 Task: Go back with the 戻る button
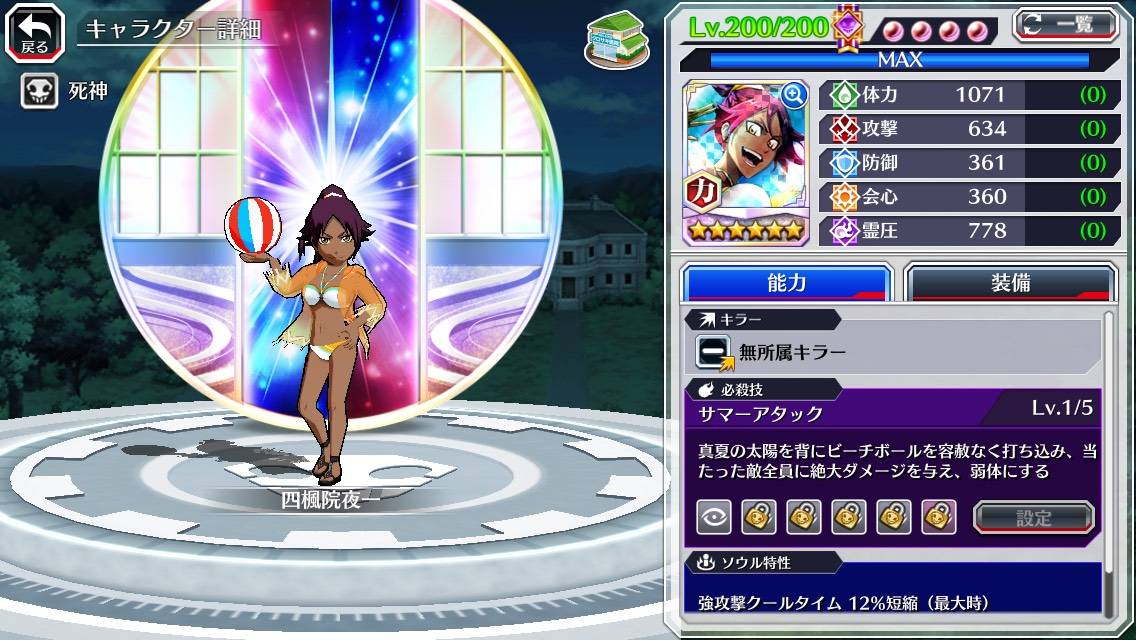click(34, 31)
